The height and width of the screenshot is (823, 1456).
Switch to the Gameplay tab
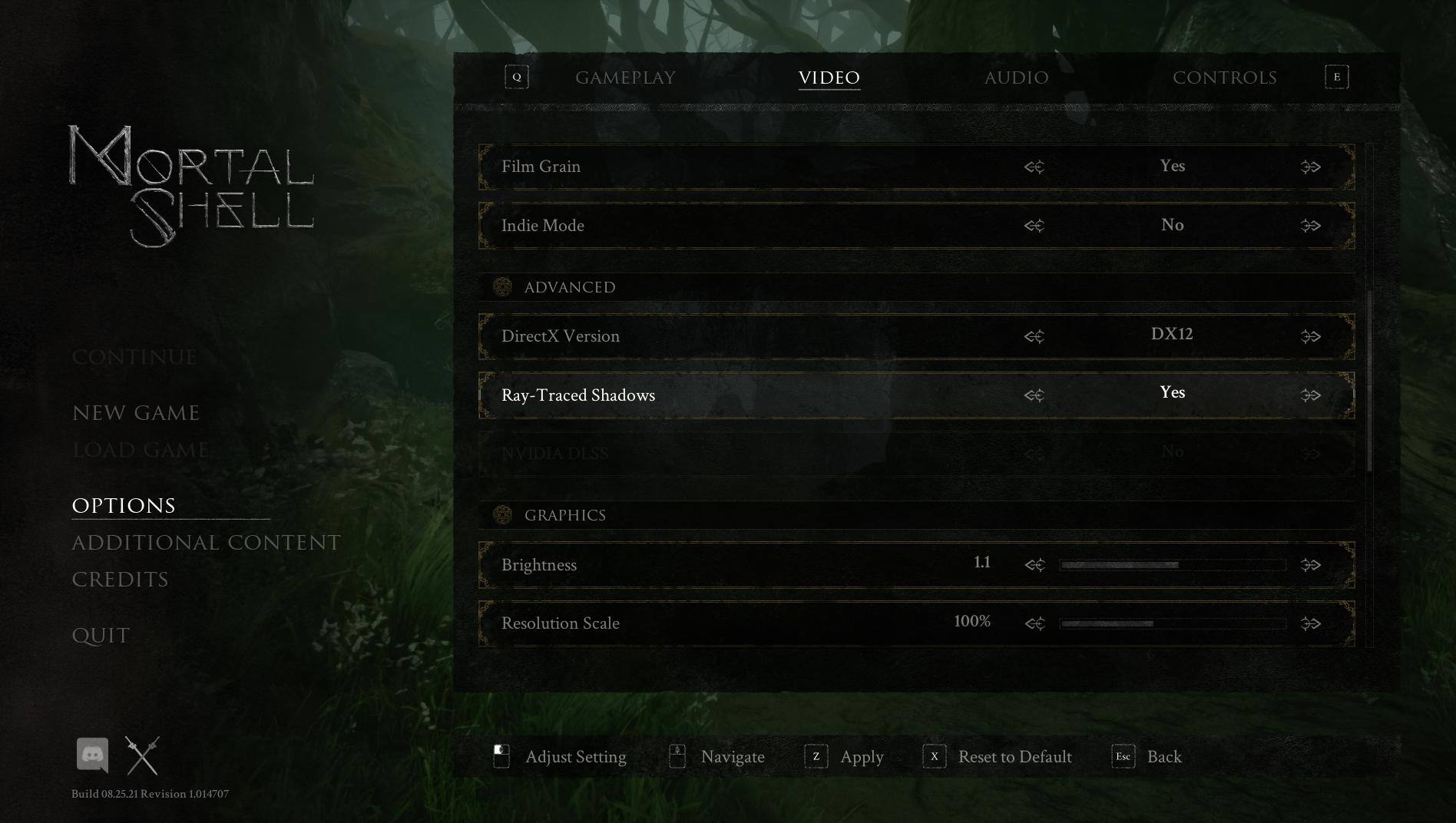(625, 78)
